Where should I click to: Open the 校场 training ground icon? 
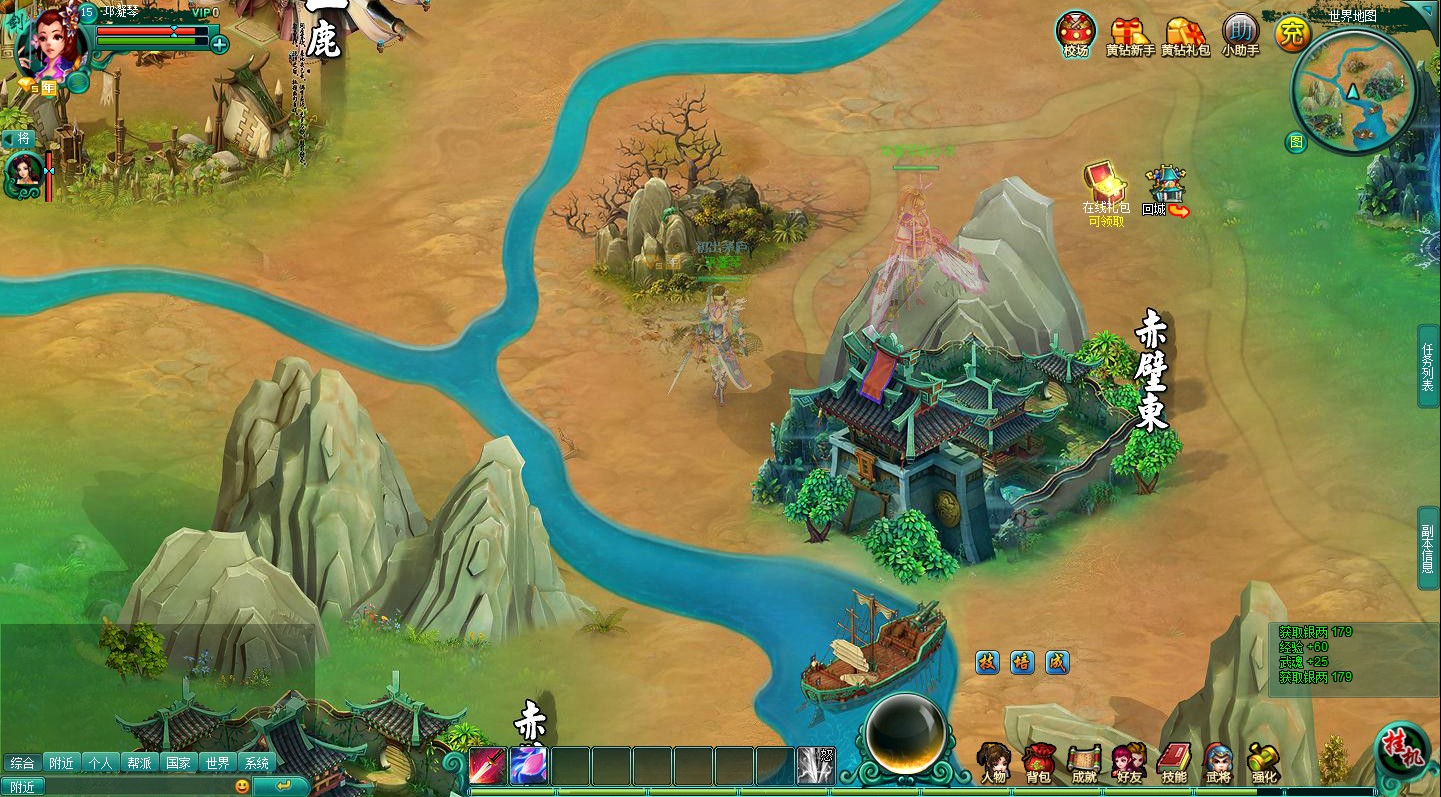pos(1076,34)
